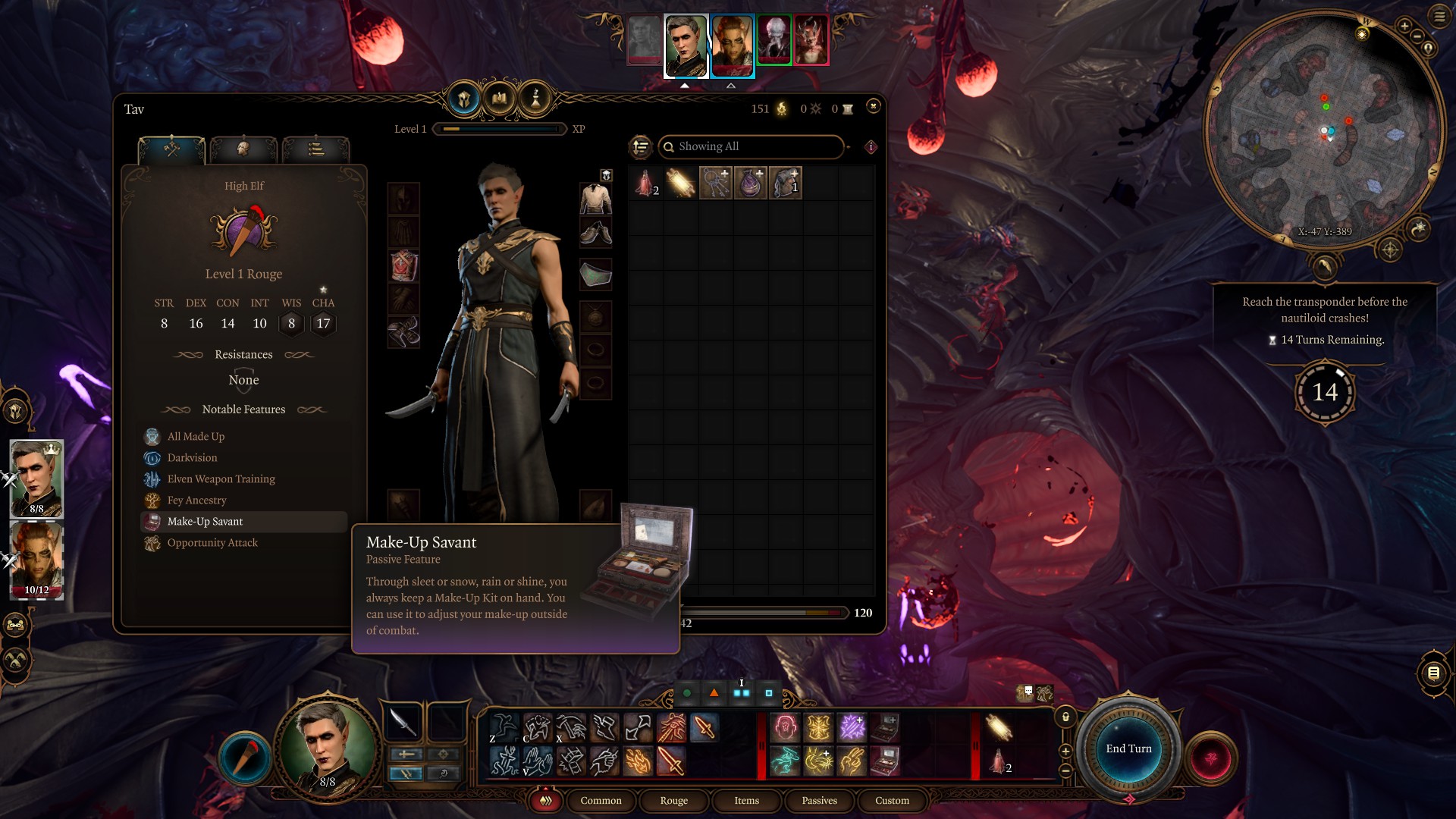The image size is (1456, 819).
Task: Select the Darkvision feature entry
Action: [192, 457]
